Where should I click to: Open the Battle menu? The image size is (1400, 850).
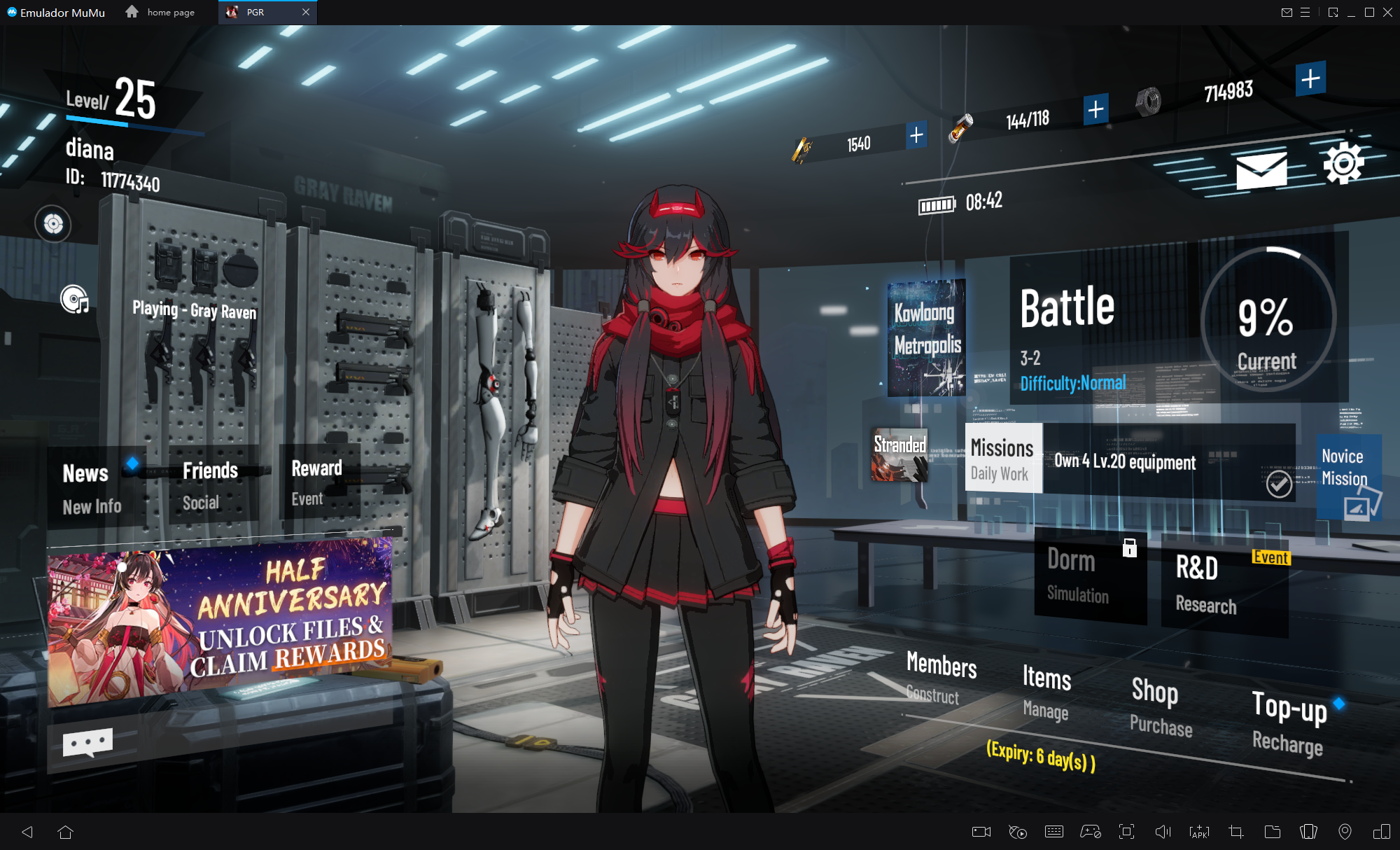1106,329
